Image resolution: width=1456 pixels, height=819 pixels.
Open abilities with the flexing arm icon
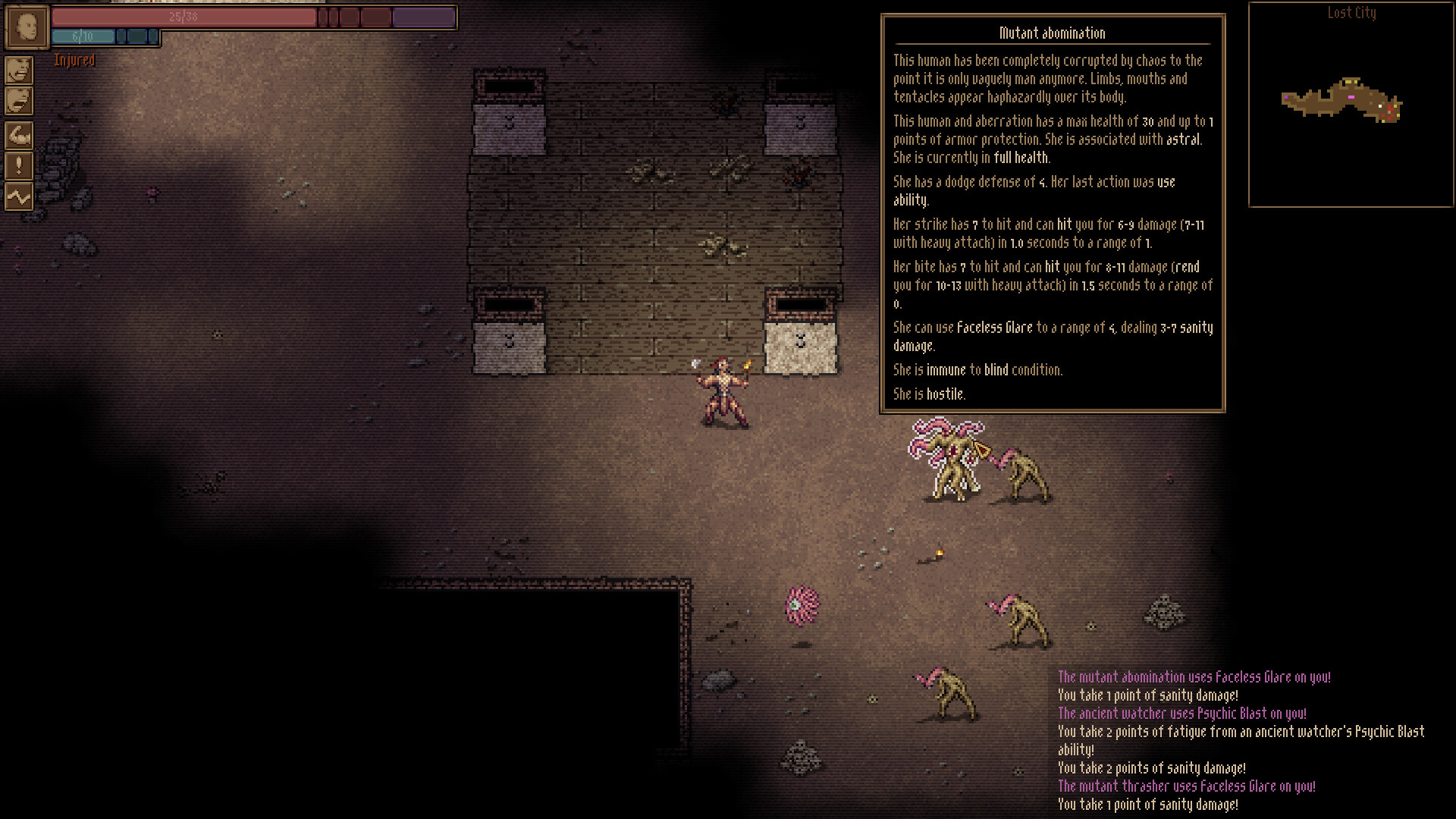coord(18,136)
